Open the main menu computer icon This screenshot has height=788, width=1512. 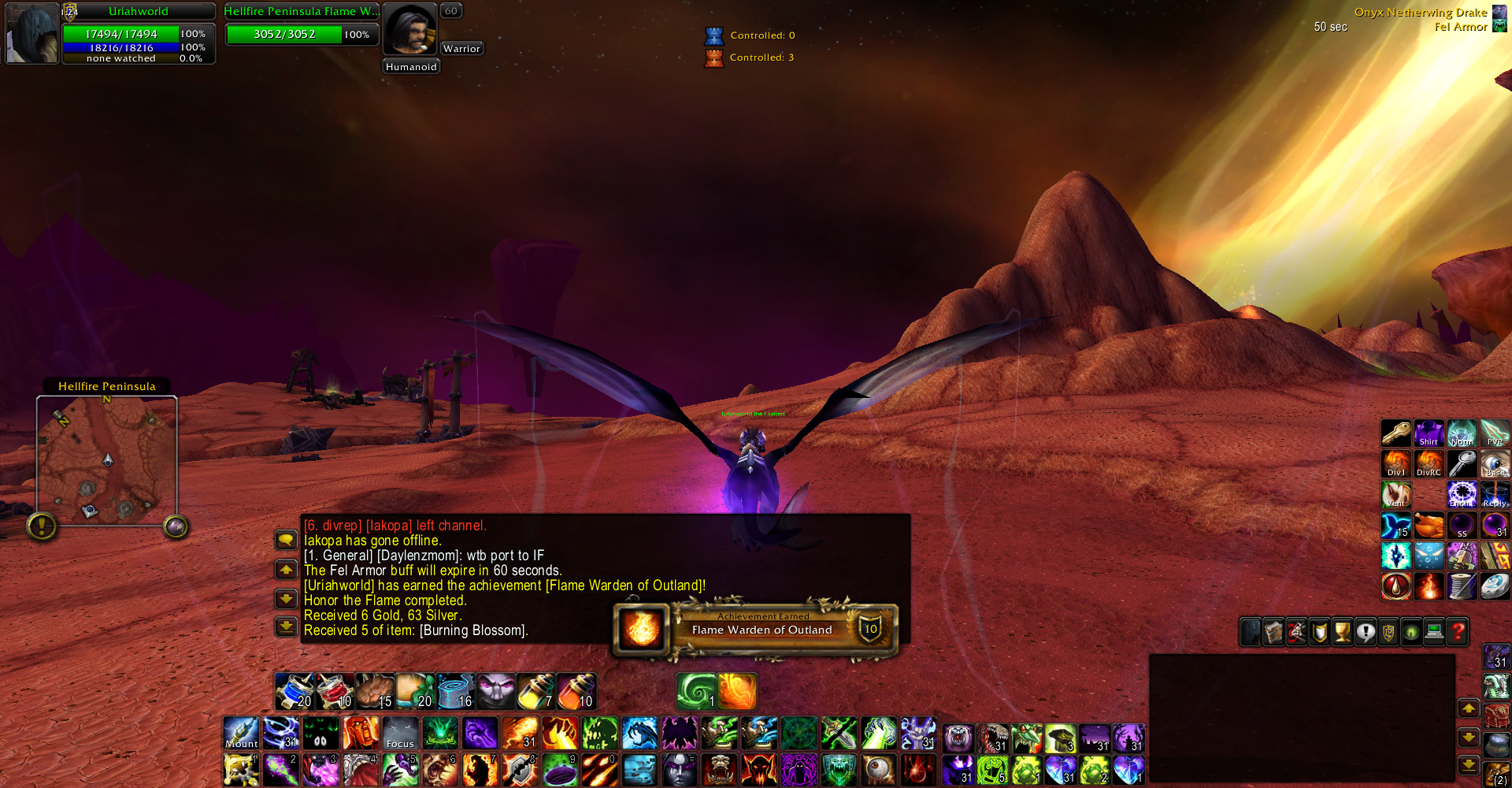coord(1434,632)
